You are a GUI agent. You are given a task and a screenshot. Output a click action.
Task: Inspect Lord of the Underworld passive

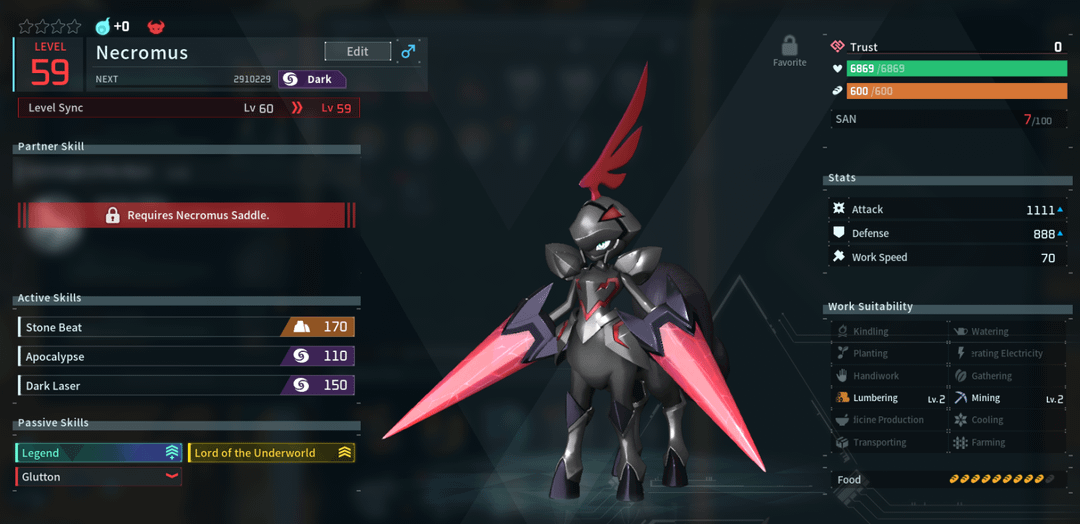point(271,453)
